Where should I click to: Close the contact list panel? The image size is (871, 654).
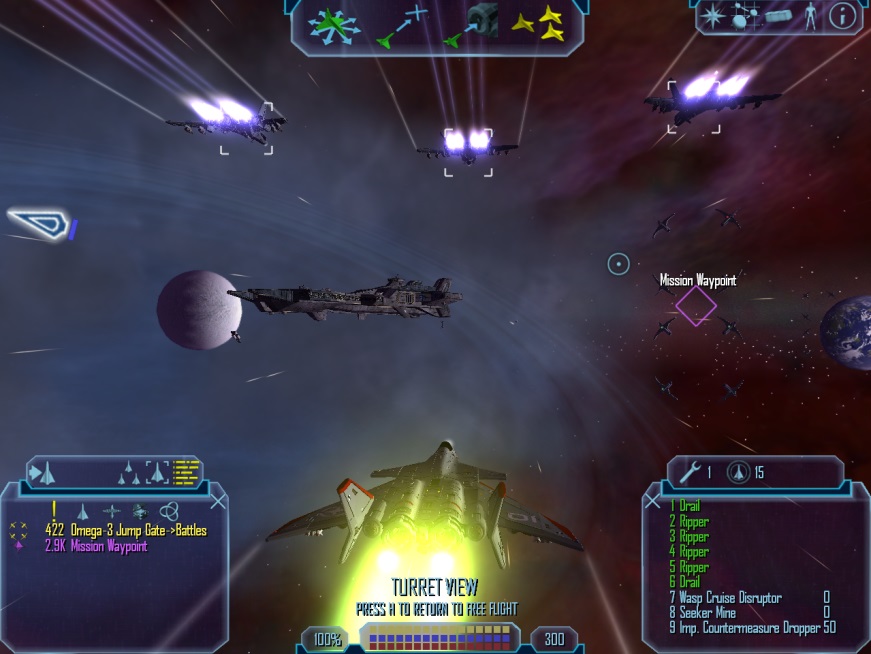218,501
